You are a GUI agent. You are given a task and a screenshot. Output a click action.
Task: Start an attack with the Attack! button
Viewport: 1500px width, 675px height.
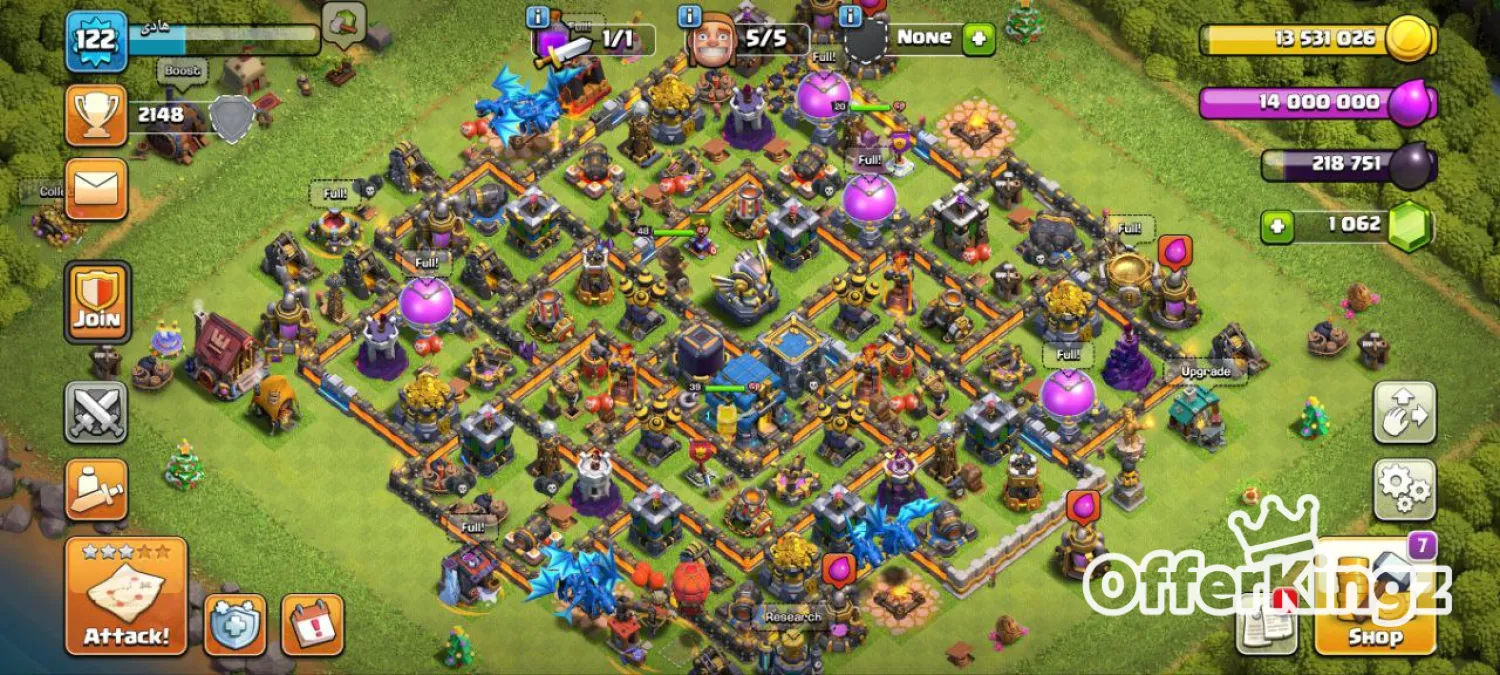pos(126,596)
